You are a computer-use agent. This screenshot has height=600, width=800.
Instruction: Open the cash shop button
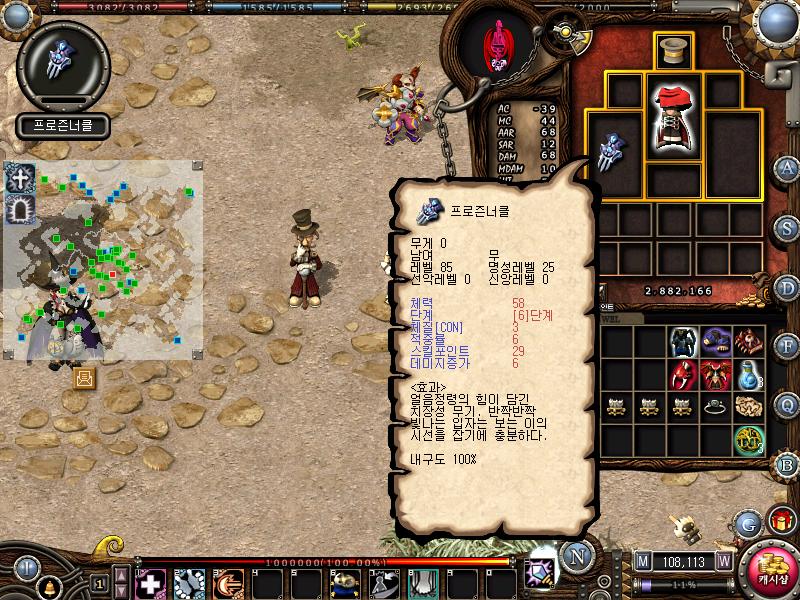click(769, 567)
